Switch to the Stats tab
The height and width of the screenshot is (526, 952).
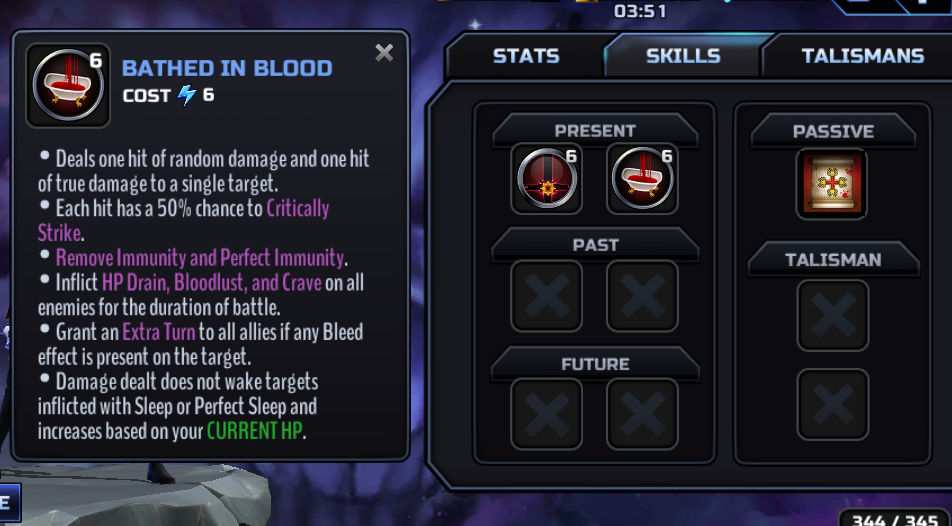(525, 56)
